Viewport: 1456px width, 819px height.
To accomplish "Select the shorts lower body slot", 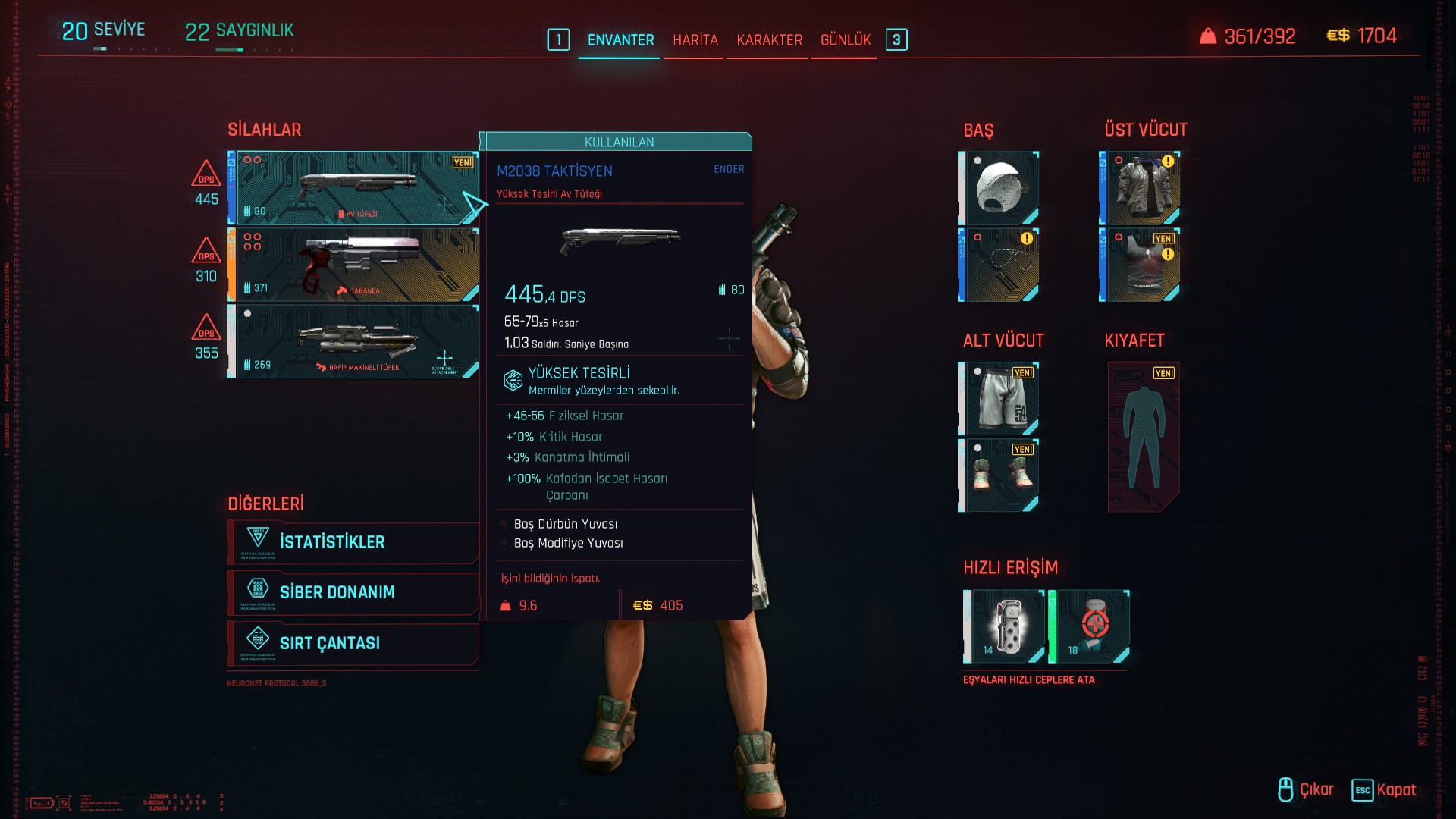I will coord(999,399).
